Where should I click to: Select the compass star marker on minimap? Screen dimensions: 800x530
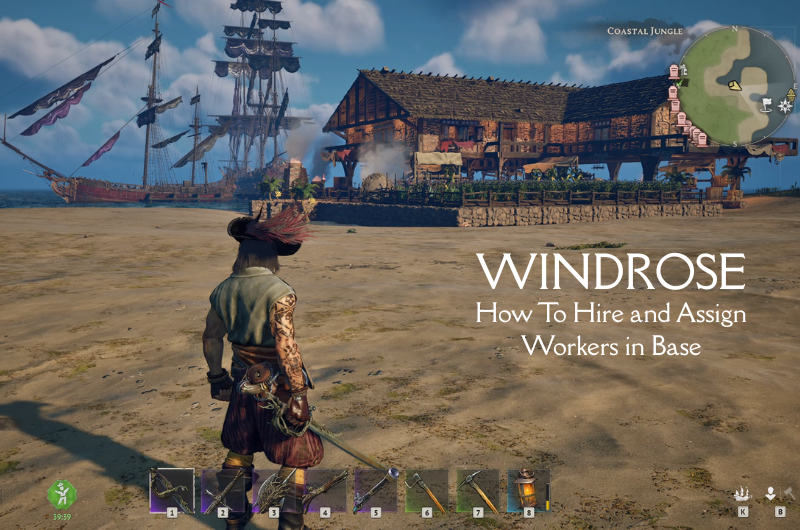click(x=785, y=104)
